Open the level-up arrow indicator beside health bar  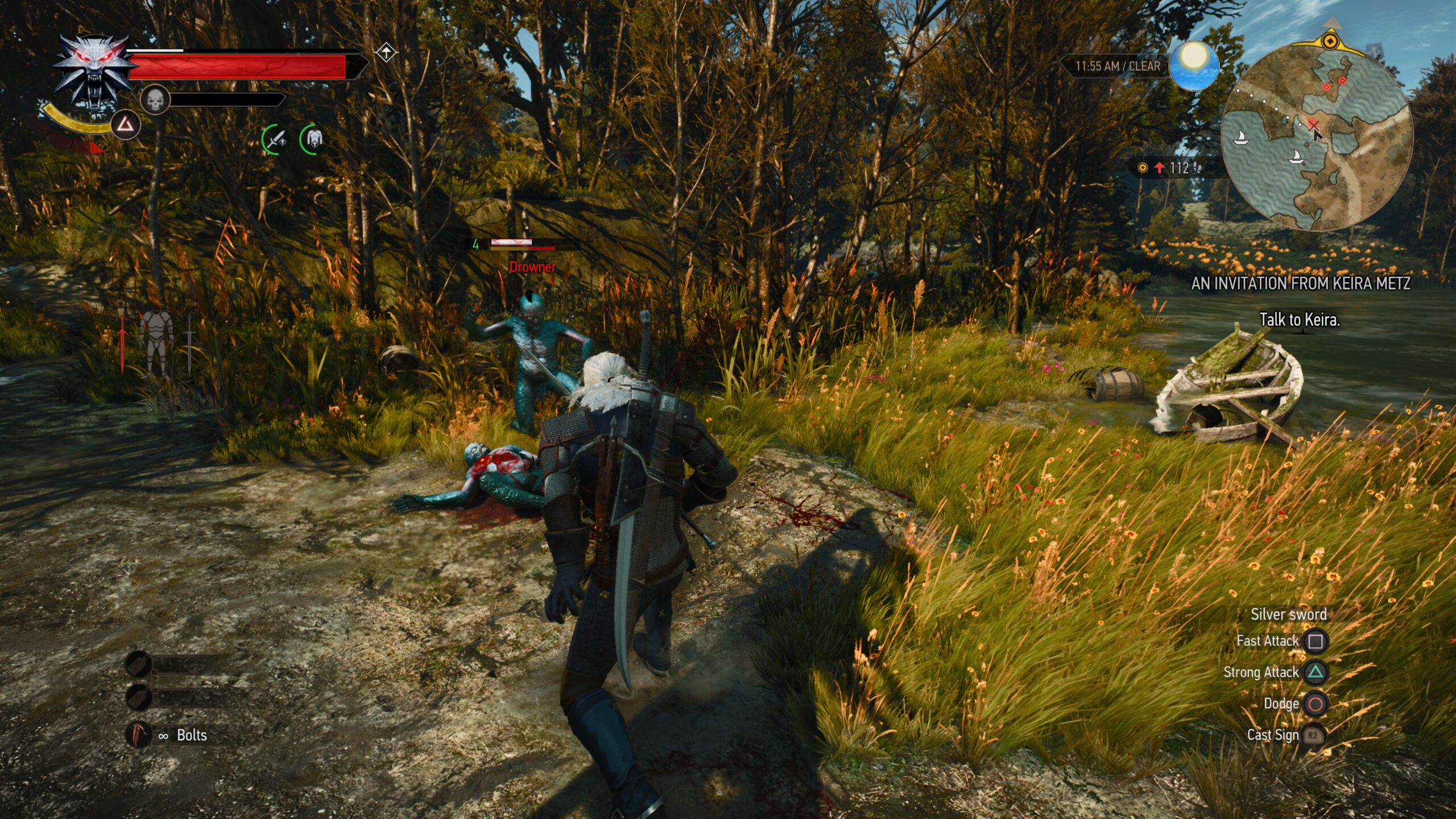click(x=387, y=51)
